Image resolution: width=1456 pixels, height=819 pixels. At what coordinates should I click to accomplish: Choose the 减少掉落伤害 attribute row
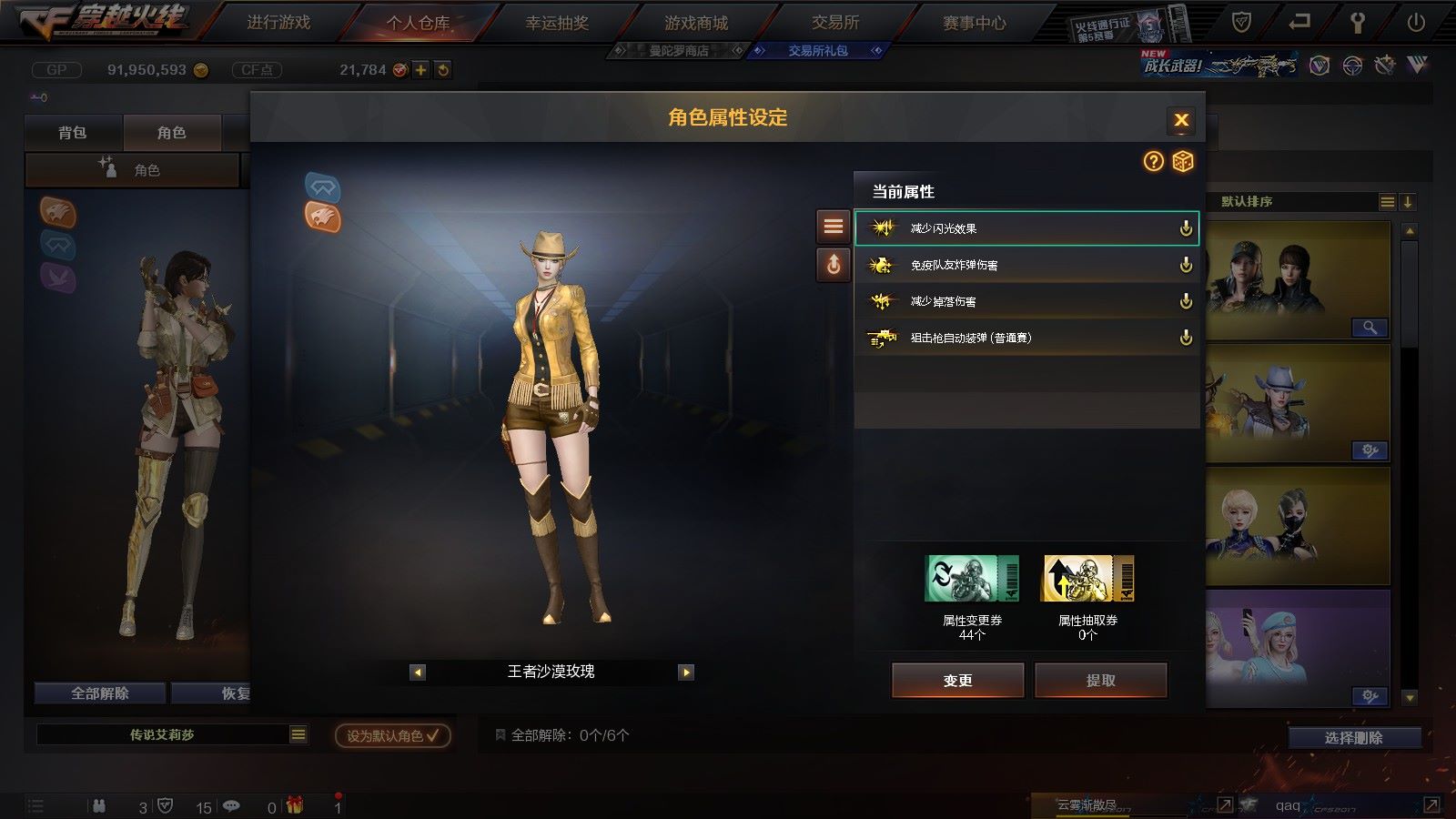(x=1026, y=301)
